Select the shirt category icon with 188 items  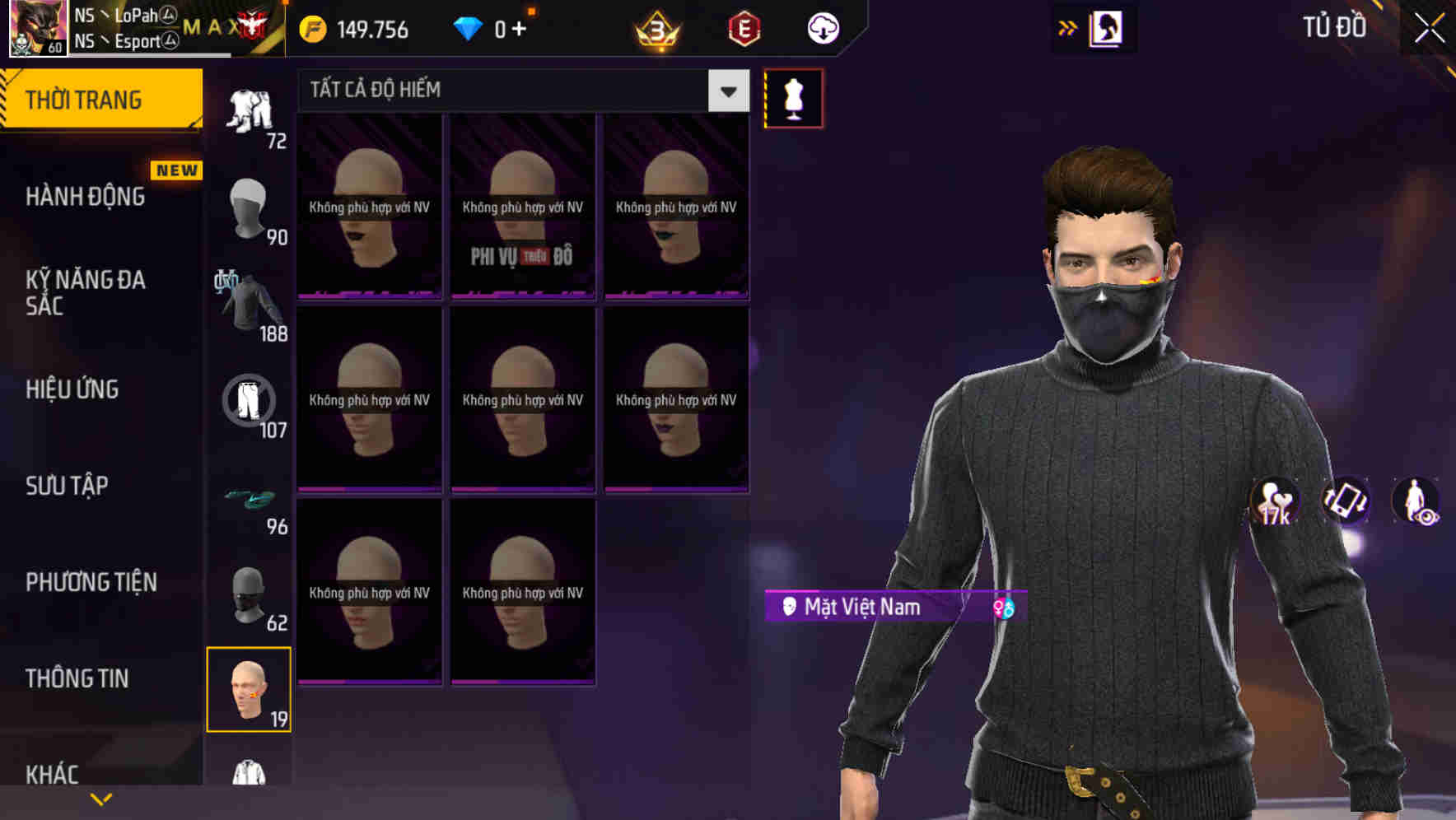pyautogui.click(x=250, y=305)
